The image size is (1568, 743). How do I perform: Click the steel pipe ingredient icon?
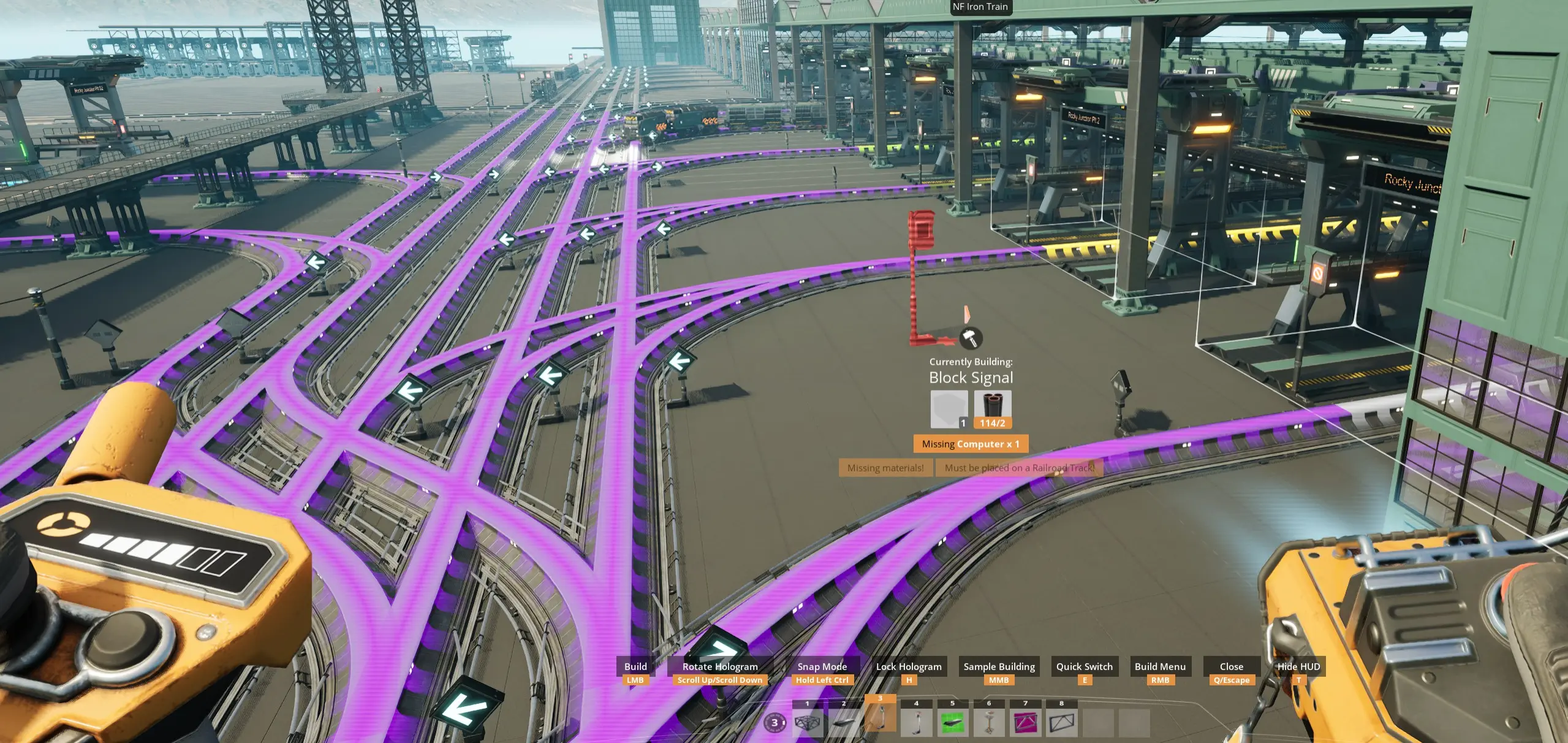(993, 408)
